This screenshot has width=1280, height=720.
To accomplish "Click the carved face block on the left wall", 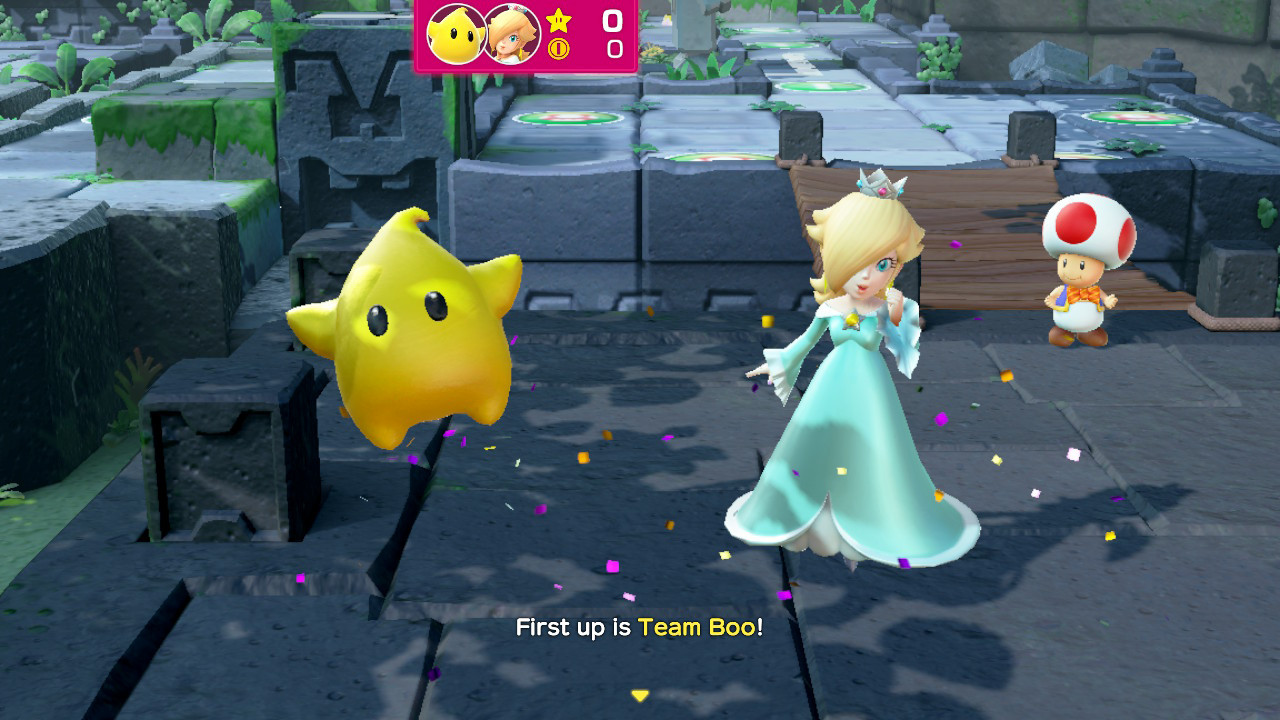I will click(355, 120).
